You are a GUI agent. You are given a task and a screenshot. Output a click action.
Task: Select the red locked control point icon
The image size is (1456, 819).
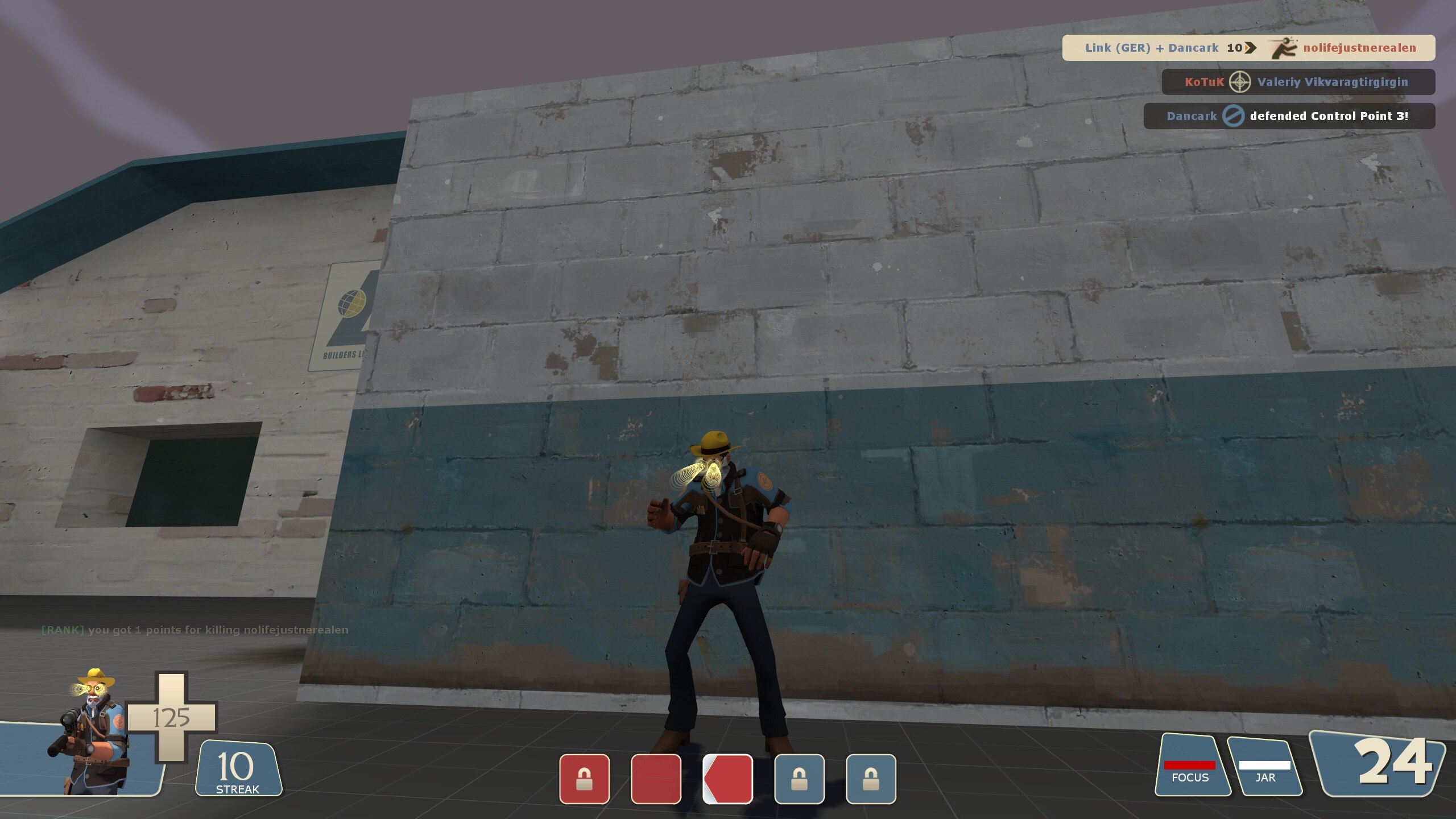tap(584, 779)
